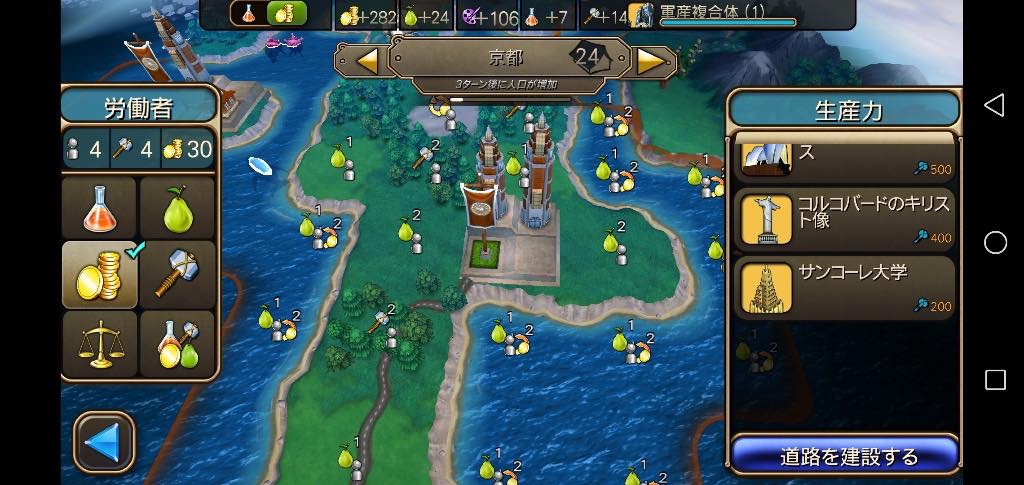Screen dimensions: 1024x485
Task: Choose the pear food worker focus
Action: point(177,207)
